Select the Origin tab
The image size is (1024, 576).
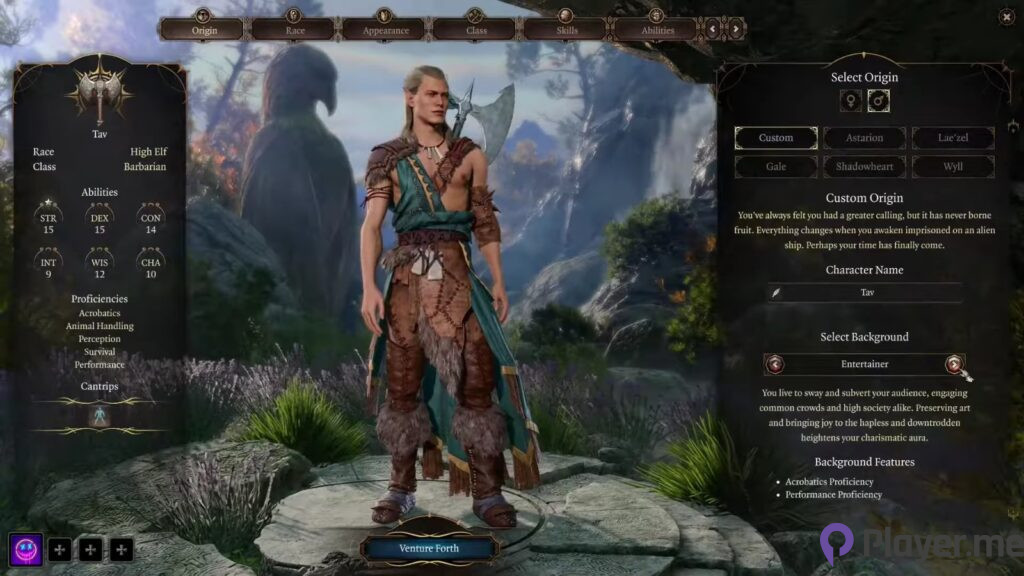click(203, 29)
